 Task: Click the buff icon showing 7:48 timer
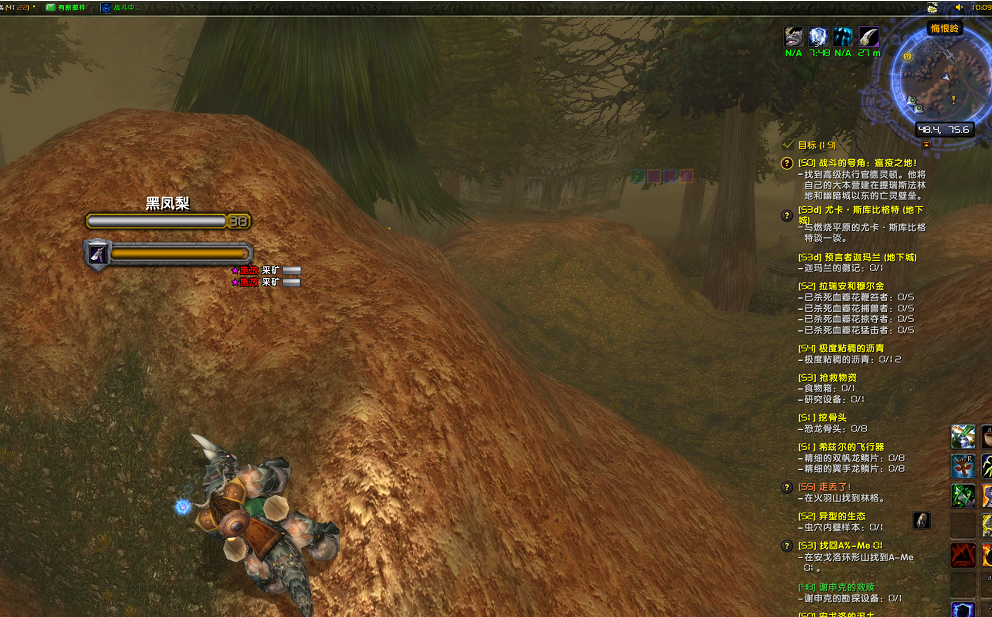pyautogui.click(x=819, y=37)
